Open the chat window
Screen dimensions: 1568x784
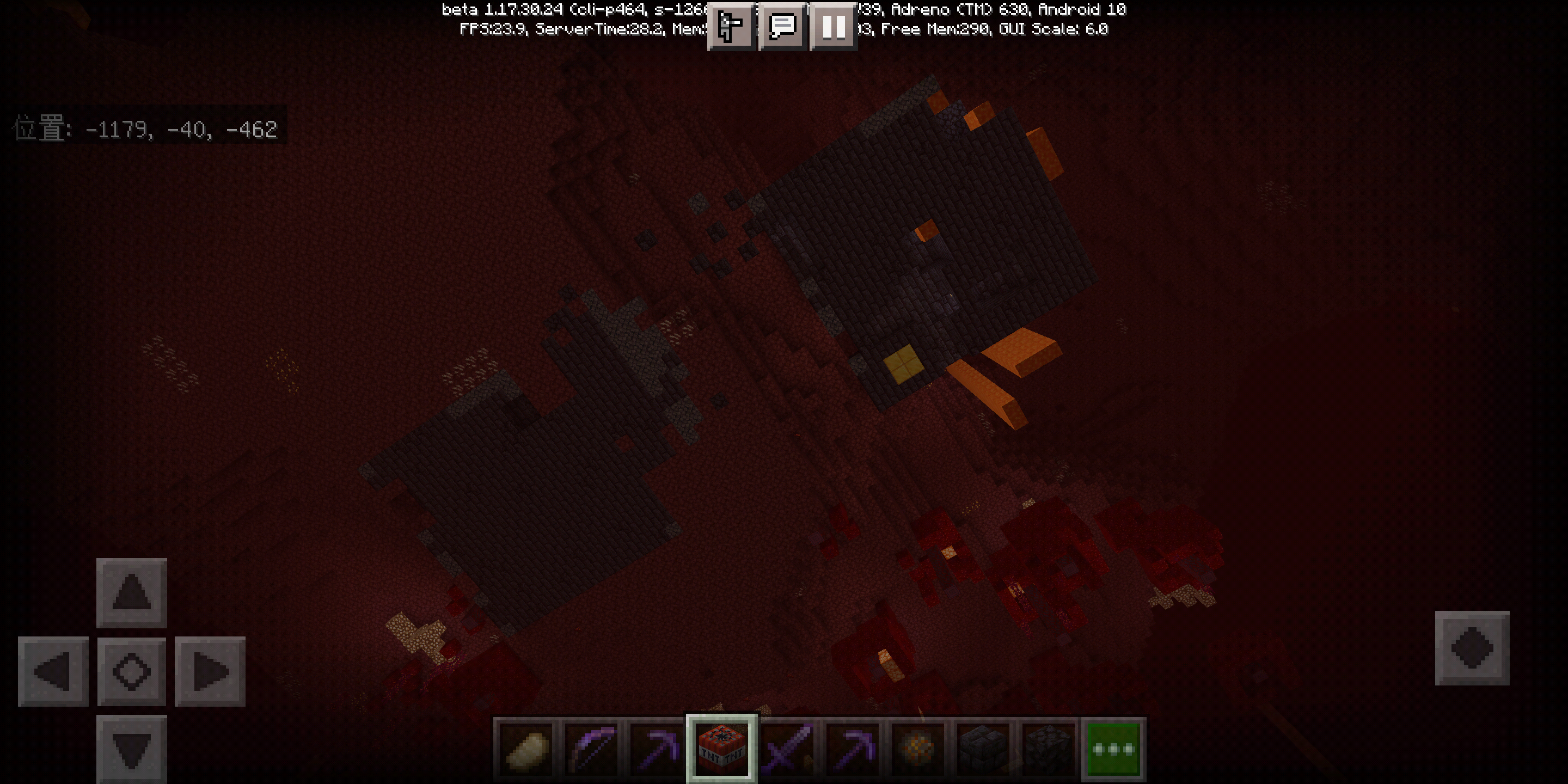[783, 26]
